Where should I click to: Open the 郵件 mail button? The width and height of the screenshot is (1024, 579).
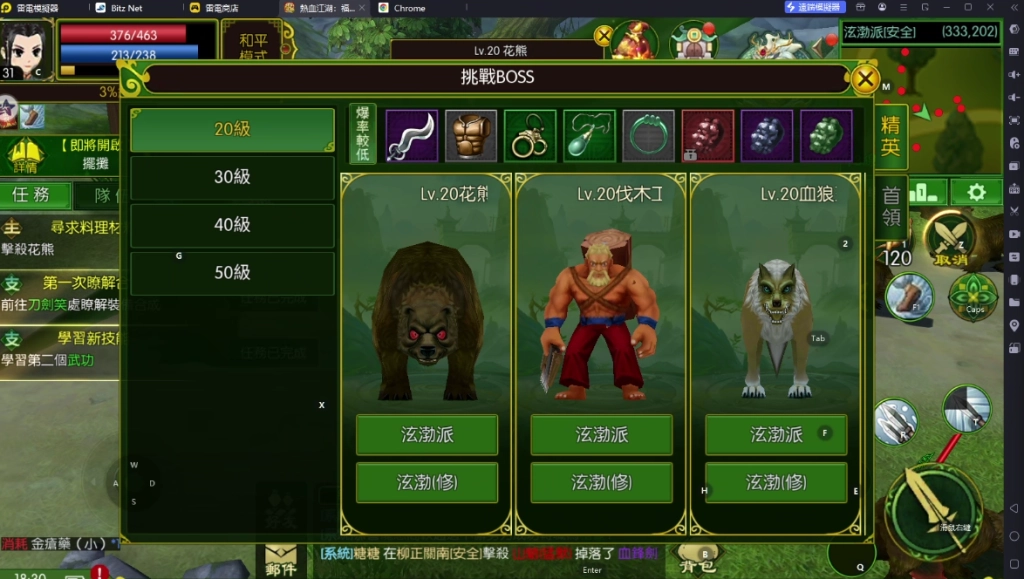[281, 562]
